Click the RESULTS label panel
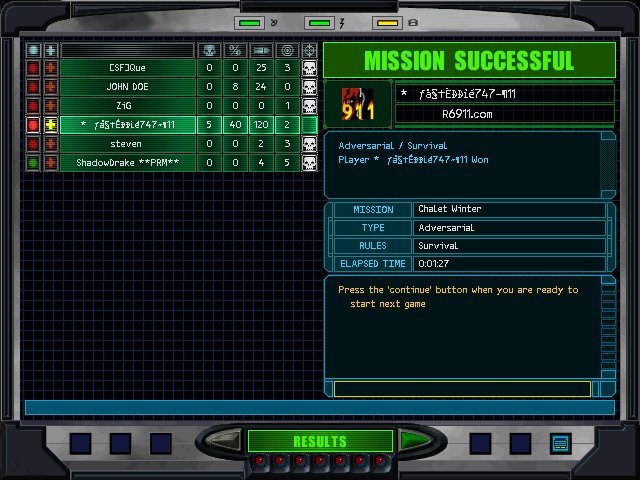 tap(320, 441)
